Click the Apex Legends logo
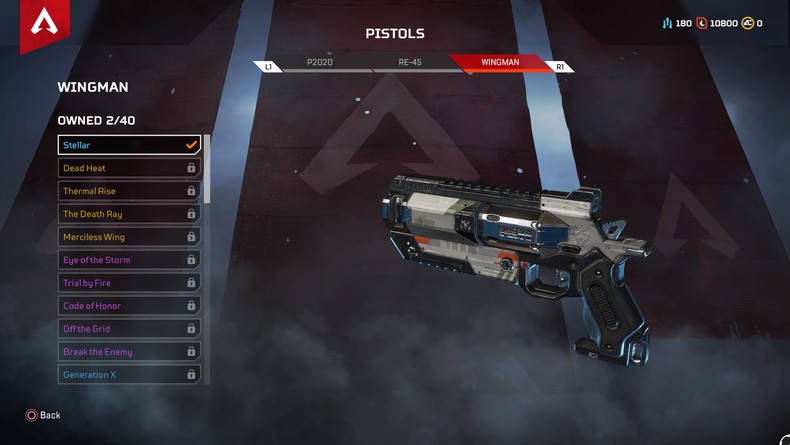Image resolution: width=790 pixels, height=445 pixels. (44, 22)
